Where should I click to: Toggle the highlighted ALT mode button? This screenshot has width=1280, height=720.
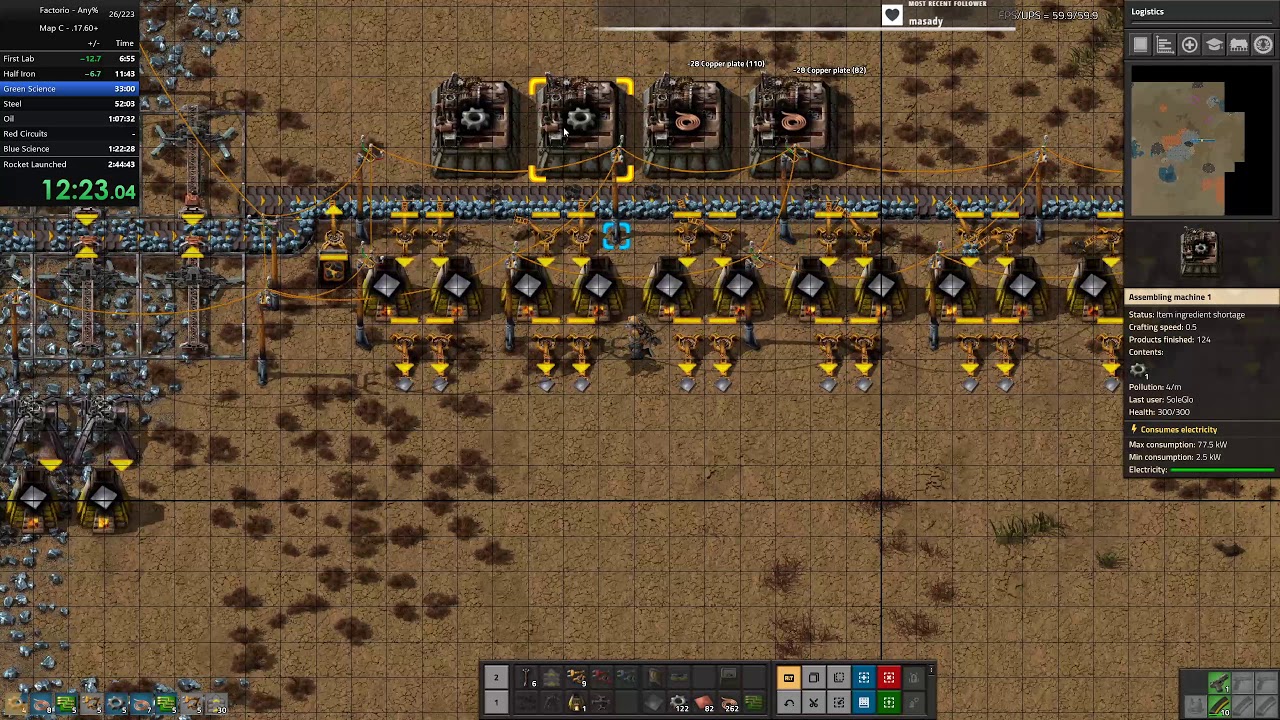[789, 678]
